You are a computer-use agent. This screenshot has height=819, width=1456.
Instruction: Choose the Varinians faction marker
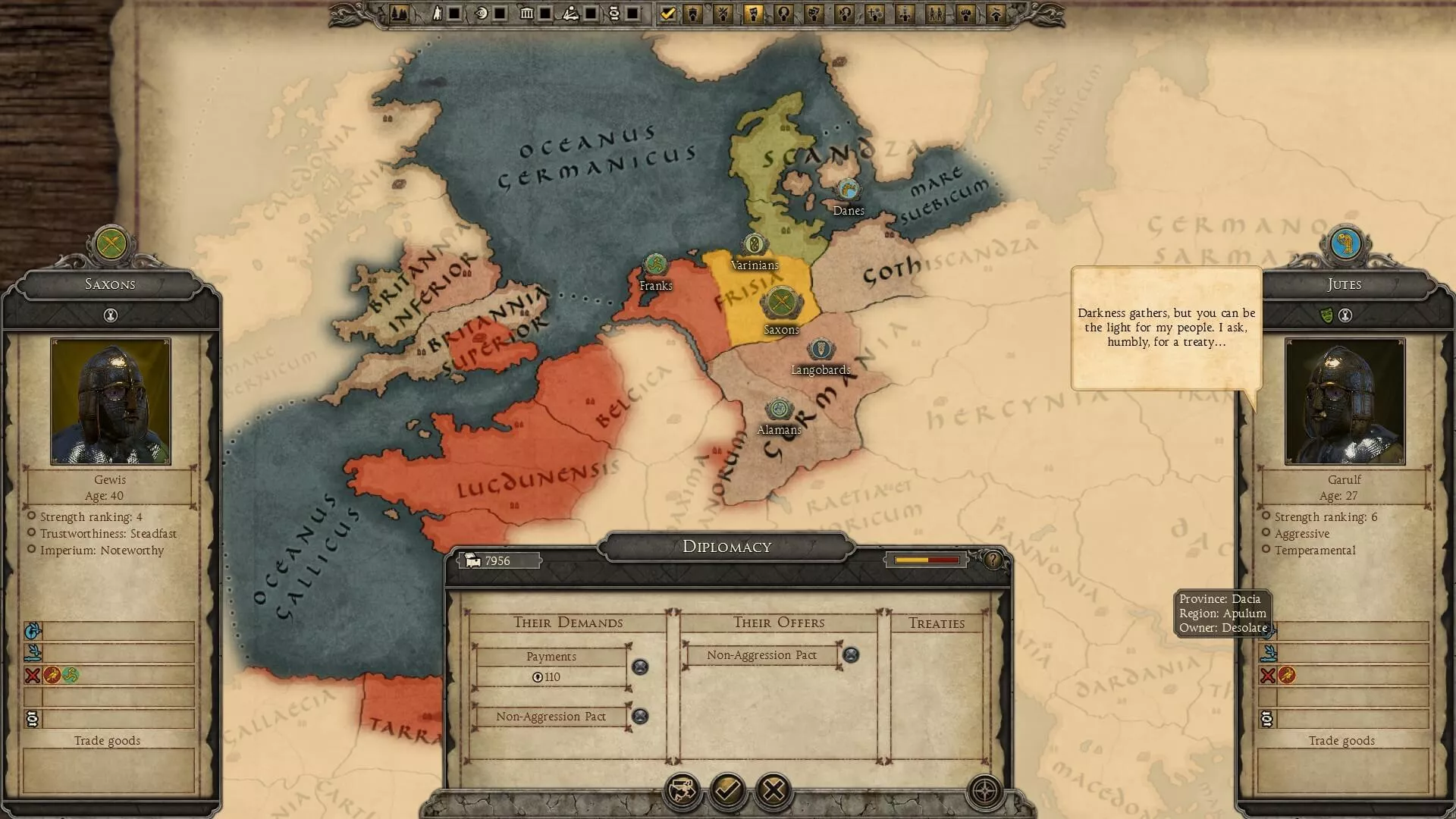point(754,244)
